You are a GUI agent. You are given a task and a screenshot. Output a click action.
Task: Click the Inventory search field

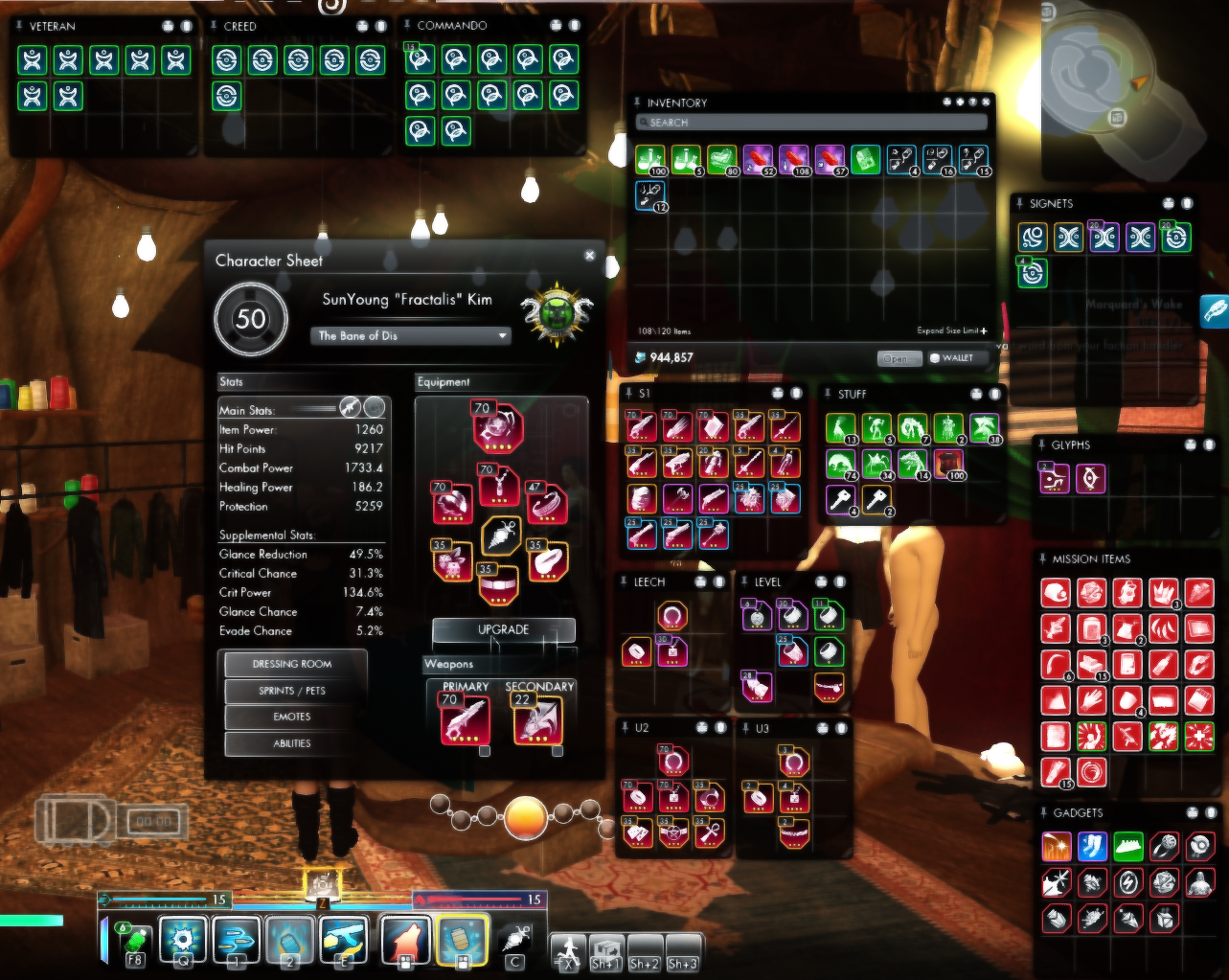812,122
